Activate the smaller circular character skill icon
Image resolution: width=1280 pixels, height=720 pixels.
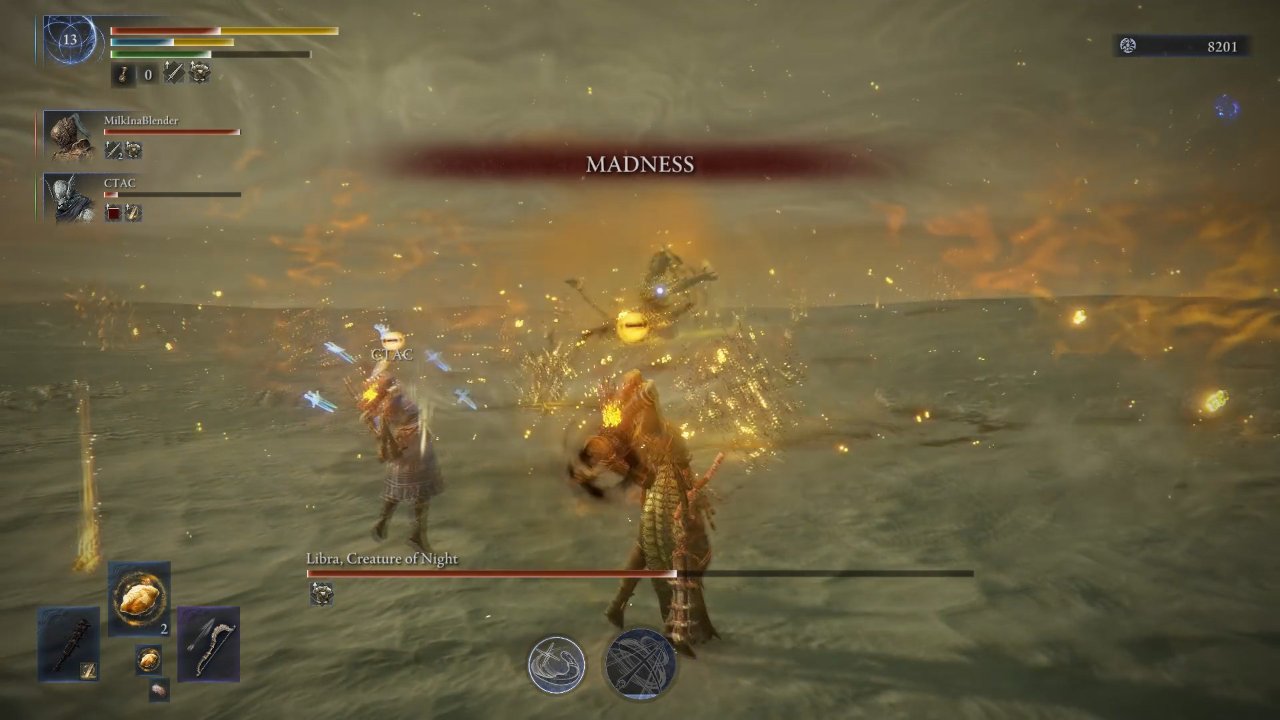[557, 665]
